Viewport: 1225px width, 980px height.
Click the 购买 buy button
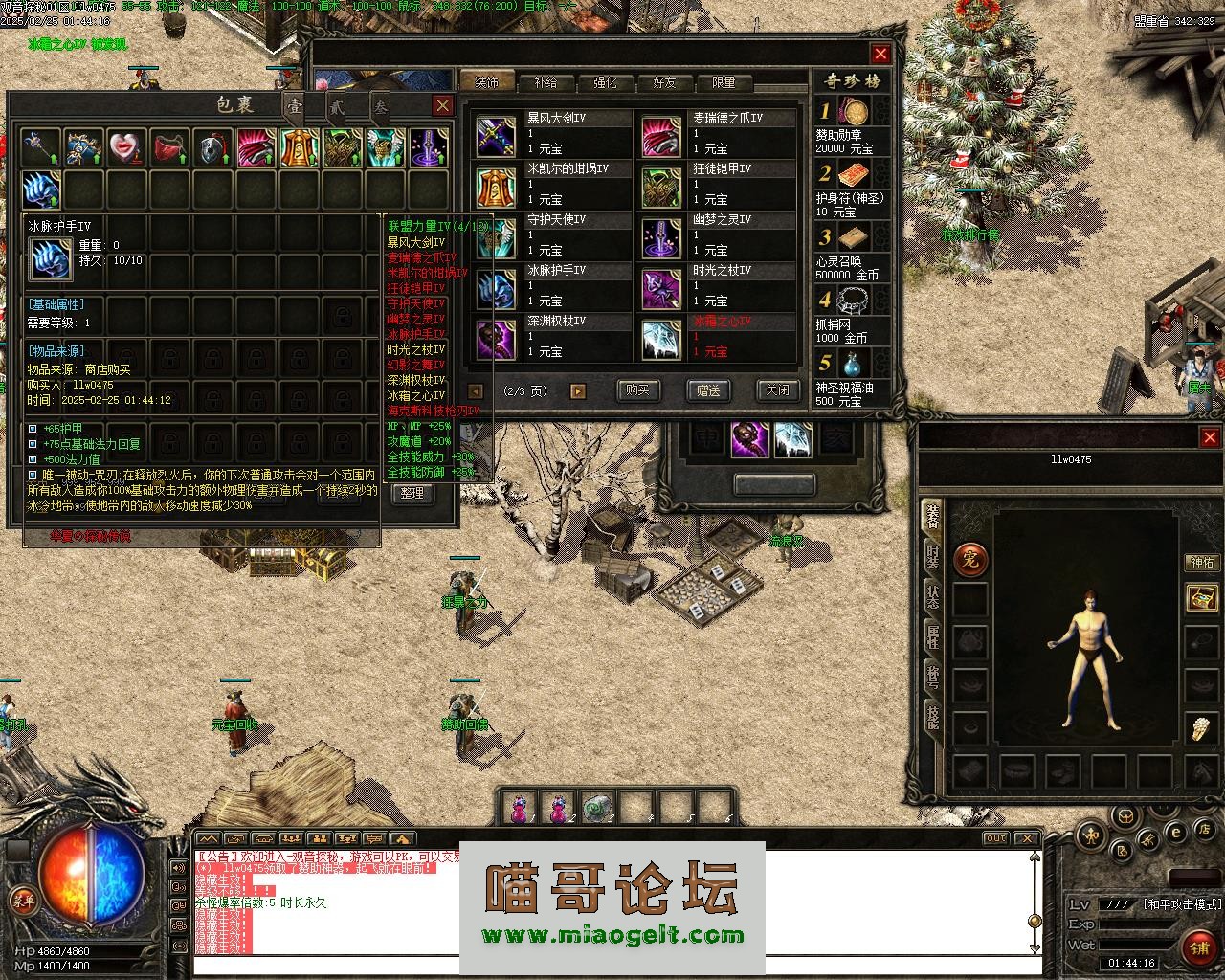[x=637, y=390]
